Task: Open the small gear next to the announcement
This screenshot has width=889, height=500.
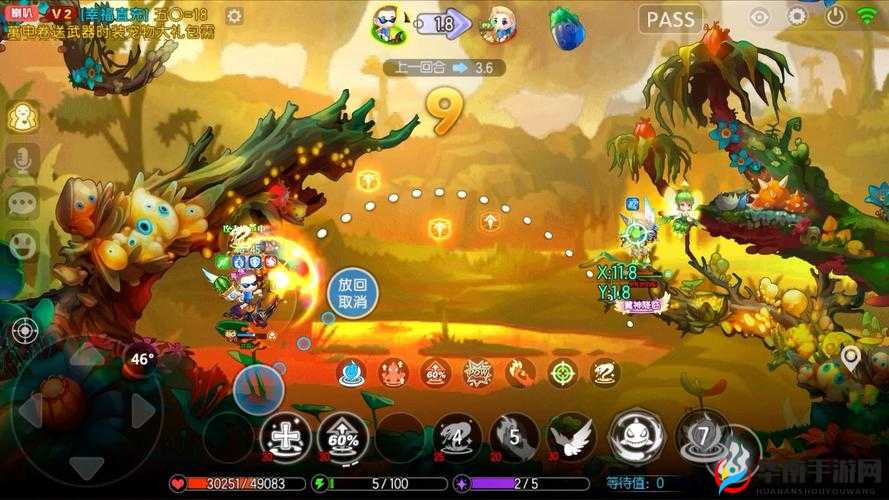Action: click(x=234, y=16)
